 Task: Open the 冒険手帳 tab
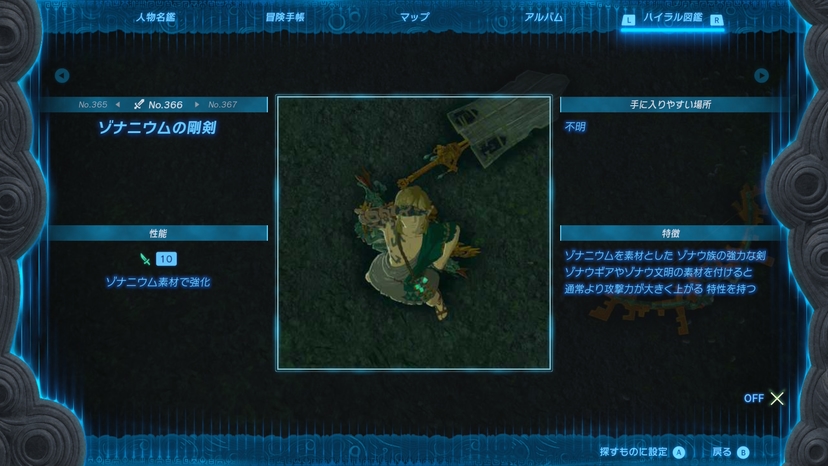click(284, 17)
